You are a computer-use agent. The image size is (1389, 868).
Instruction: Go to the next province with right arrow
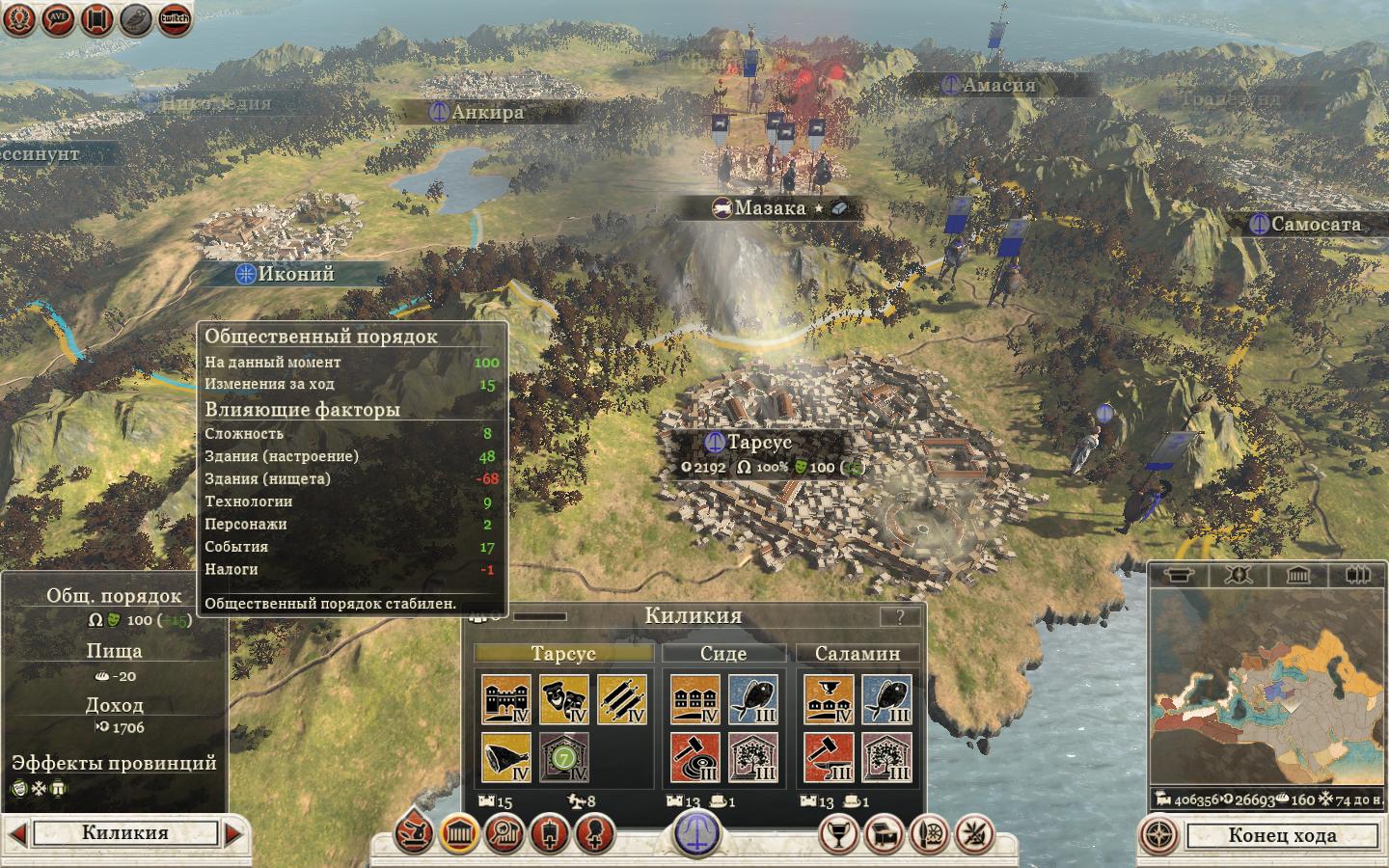pos(234,833)
